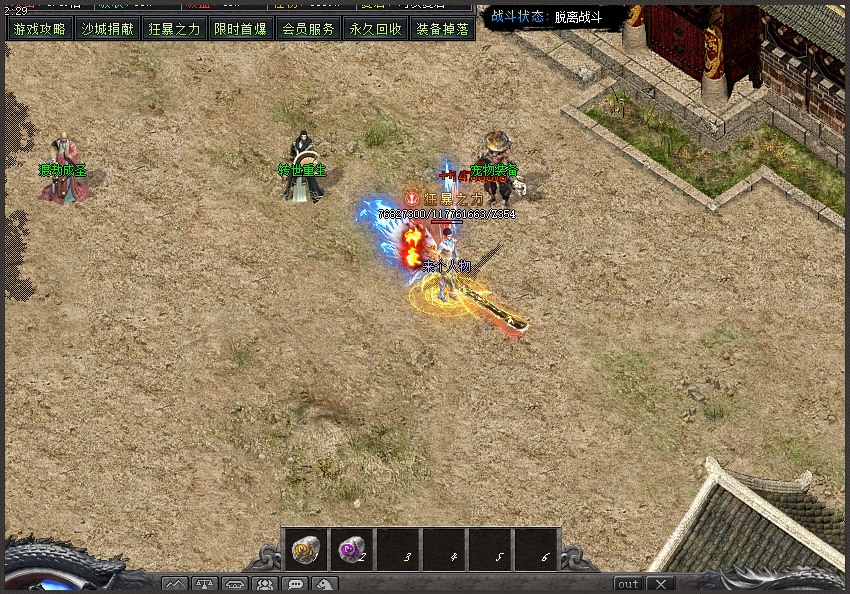
Task: Open the group of people team button
Action: pyautogui.click(x=265, y=584)
